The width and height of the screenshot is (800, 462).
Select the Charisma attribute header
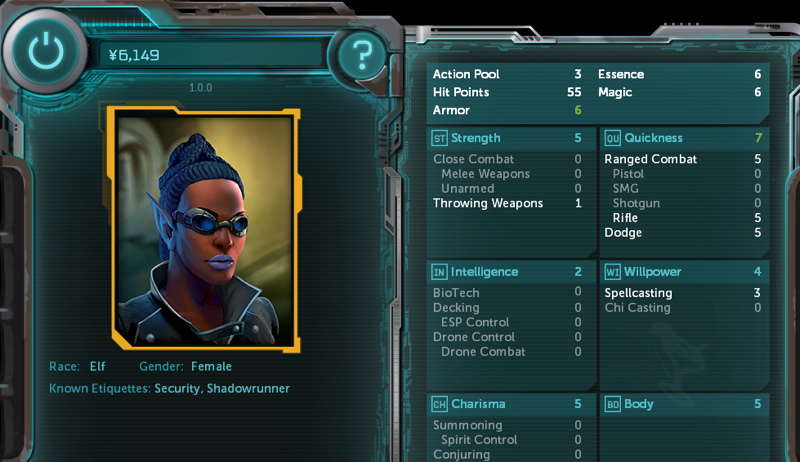[507, 404]
